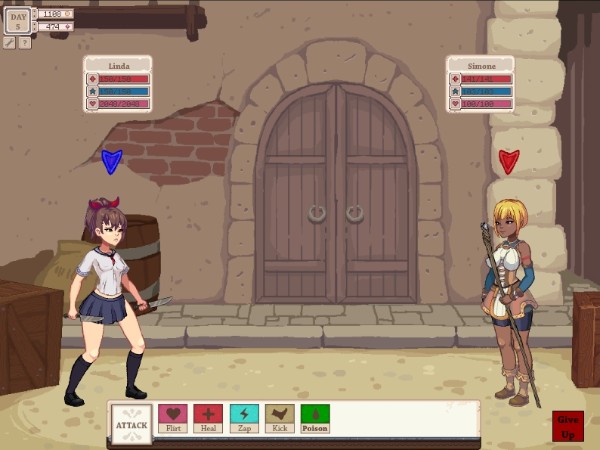Activate the Zap lightning skill
This screenshot has width=600, height=450.
pyautogui.click(x=244, y=418)
